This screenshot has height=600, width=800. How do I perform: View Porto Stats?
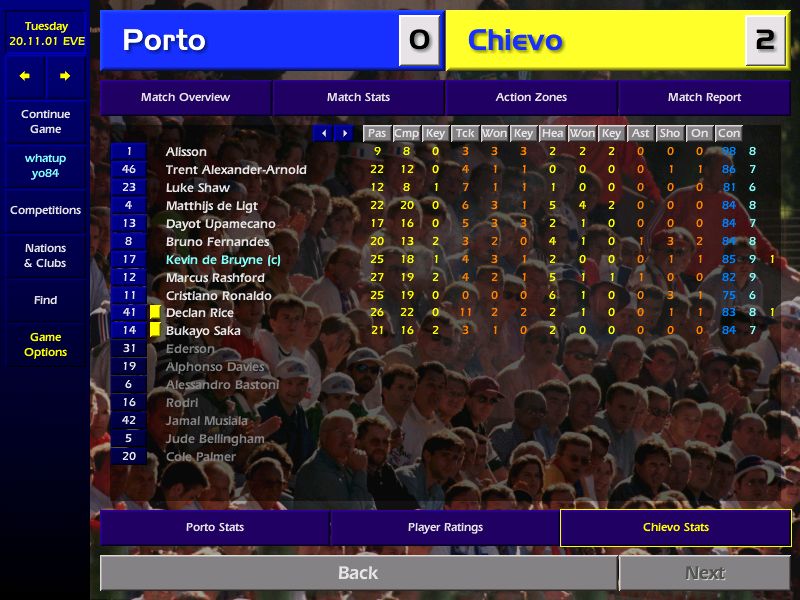[x=214, y=527]
